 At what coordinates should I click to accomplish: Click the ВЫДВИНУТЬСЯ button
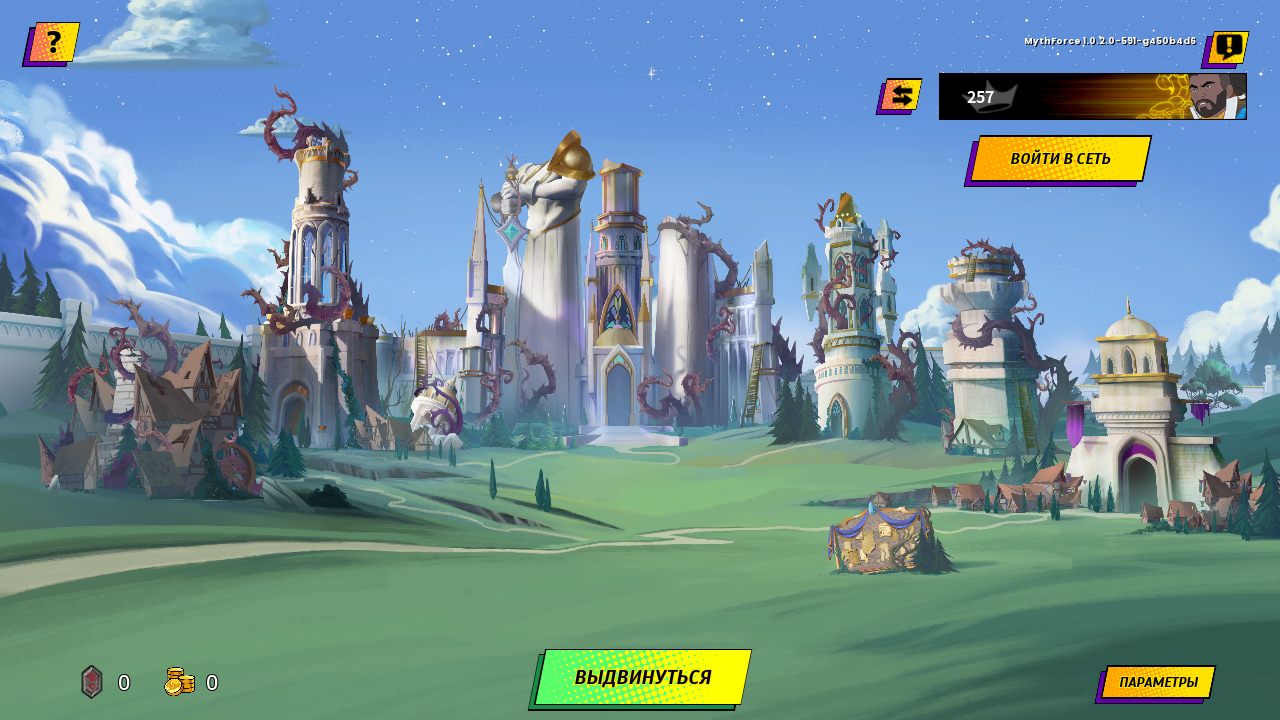(x=642, y=677)
